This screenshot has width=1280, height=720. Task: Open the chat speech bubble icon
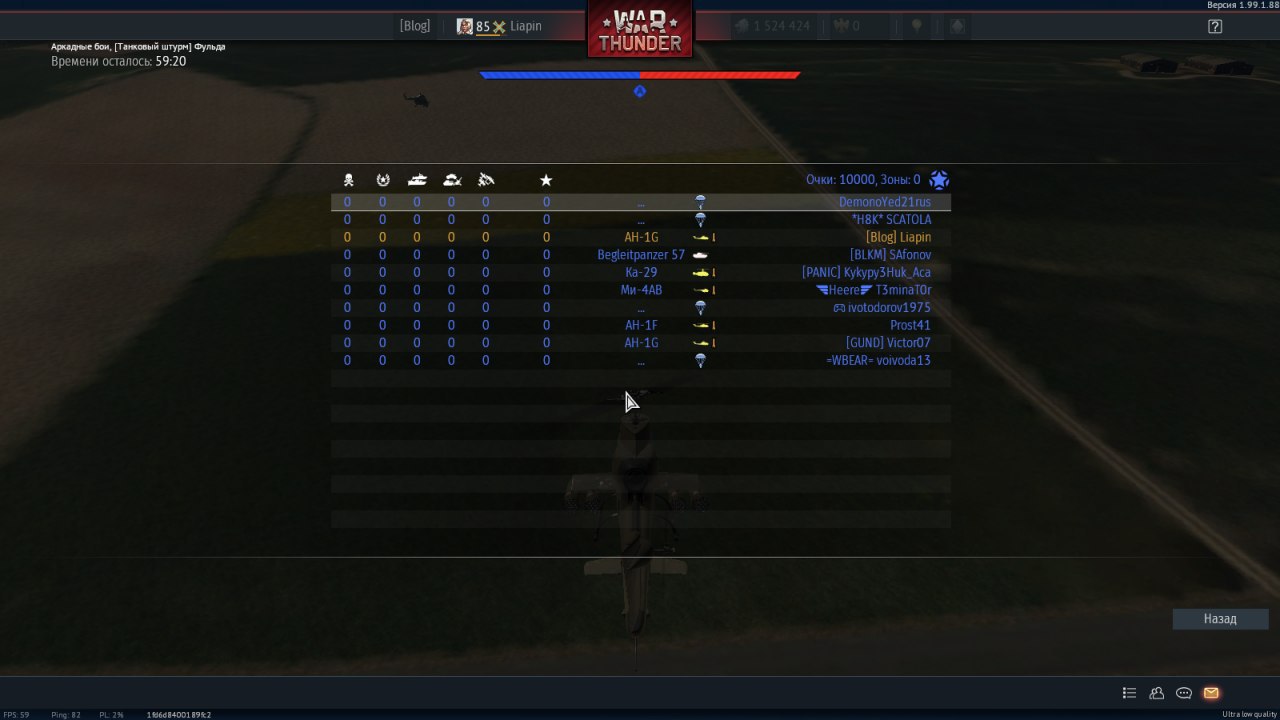point(1184,693)
